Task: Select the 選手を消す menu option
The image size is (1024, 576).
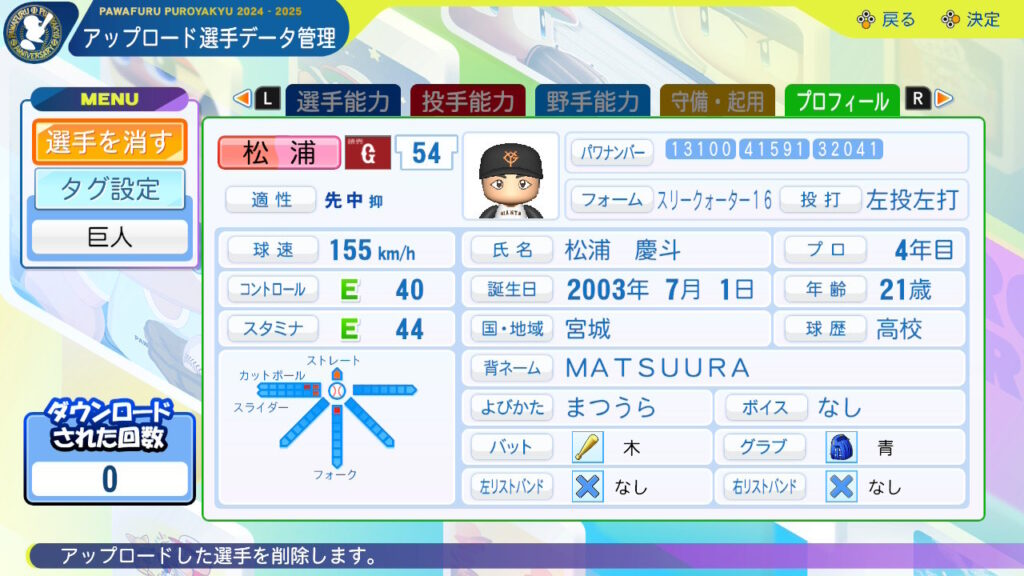Action: pyautogui.click(x=110, y=142)
